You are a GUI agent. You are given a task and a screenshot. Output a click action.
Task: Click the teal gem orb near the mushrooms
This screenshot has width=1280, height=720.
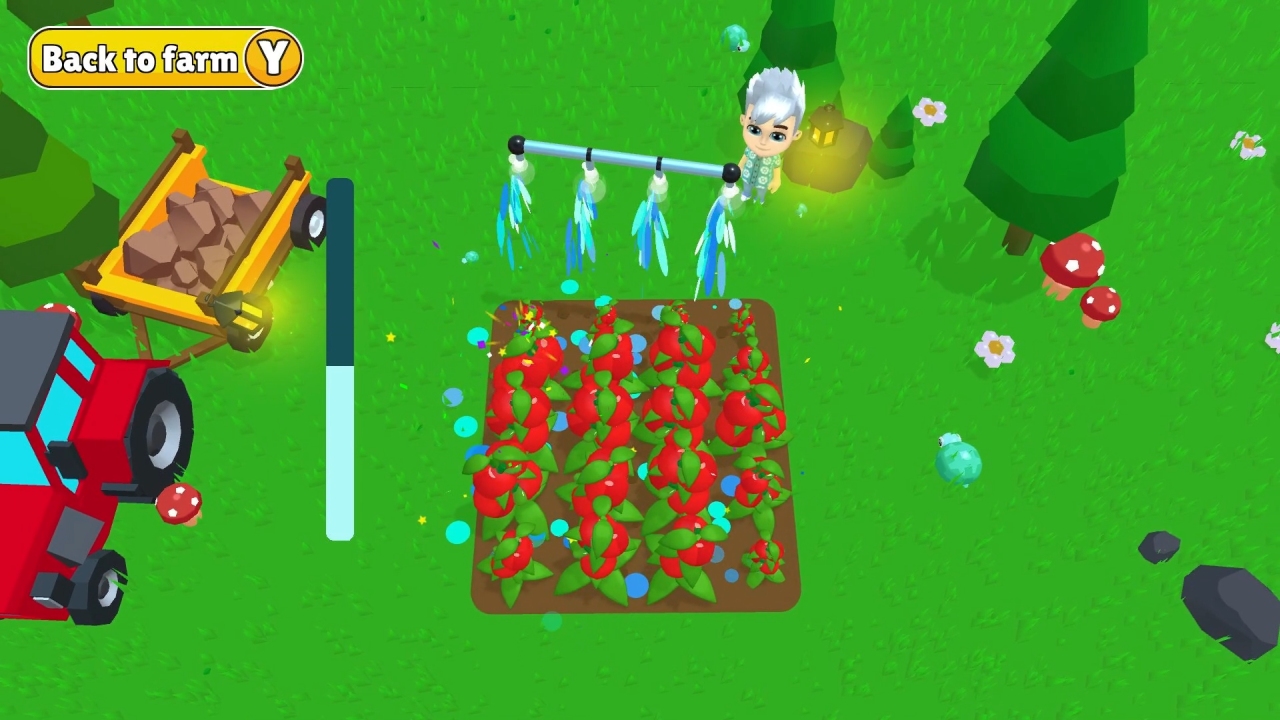click(x=958, y=462)
